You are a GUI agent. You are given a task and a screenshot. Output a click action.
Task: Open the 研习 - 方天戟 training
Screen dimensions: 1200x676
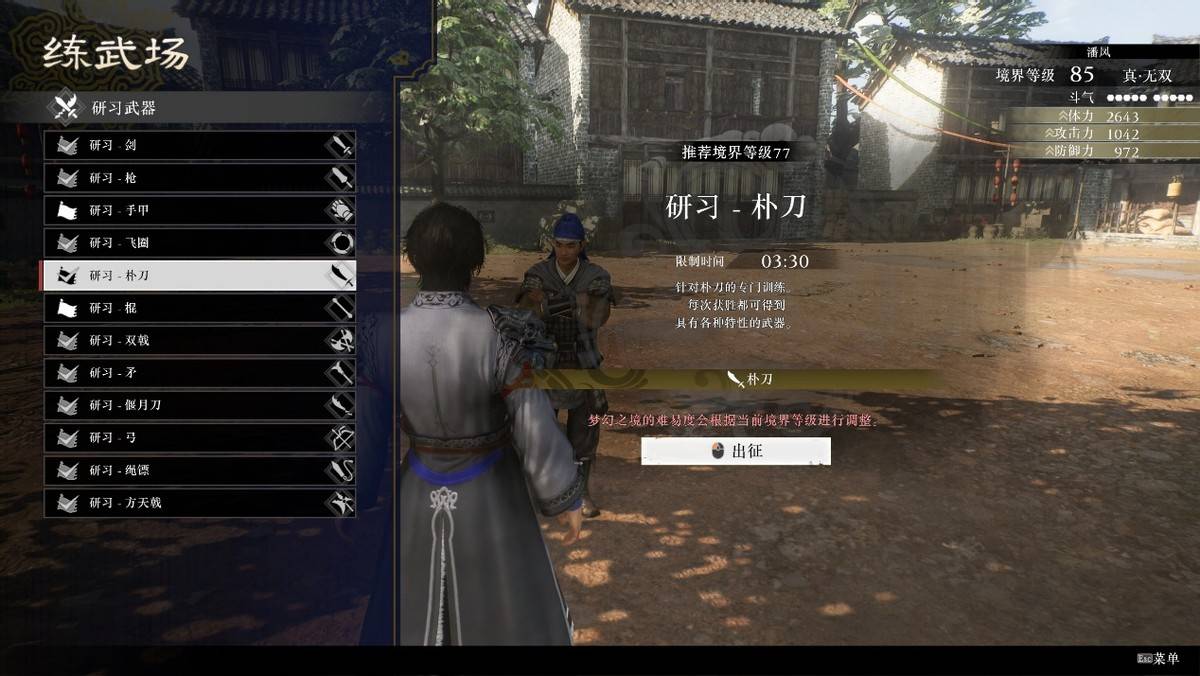coord(199,503)
